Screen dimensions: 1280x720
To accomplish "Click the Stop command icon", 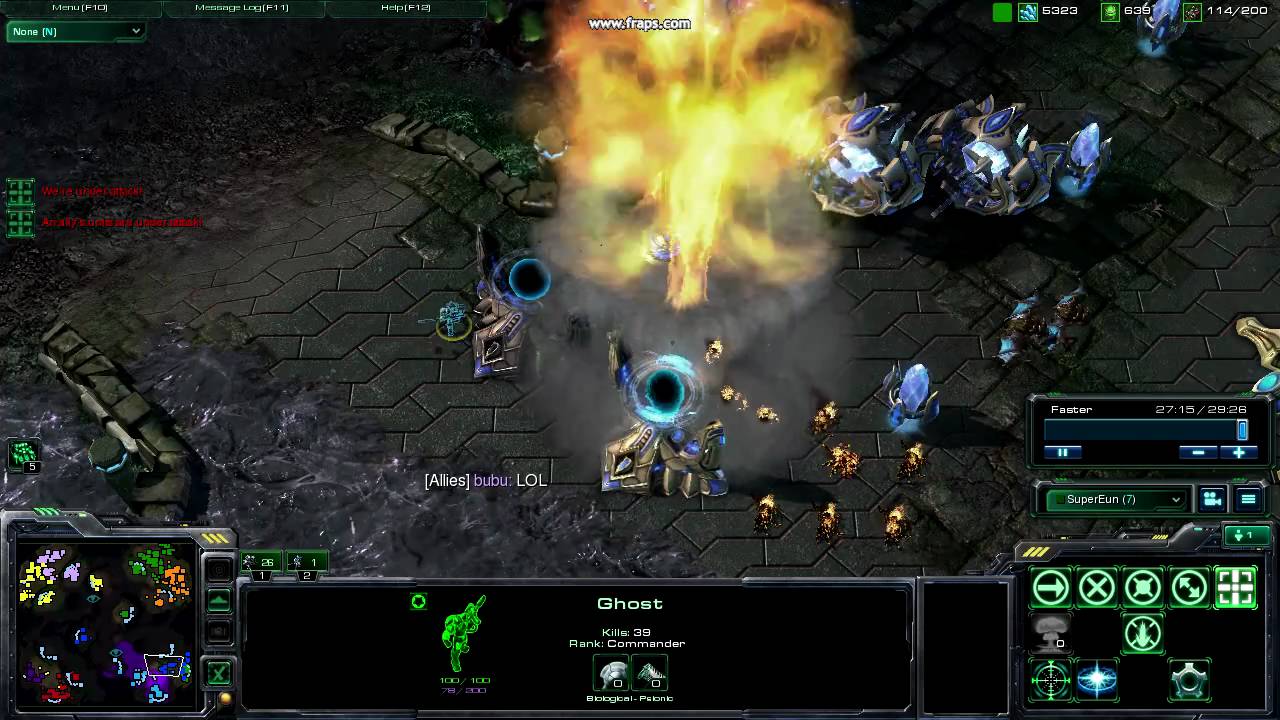I will point(1097,587).
